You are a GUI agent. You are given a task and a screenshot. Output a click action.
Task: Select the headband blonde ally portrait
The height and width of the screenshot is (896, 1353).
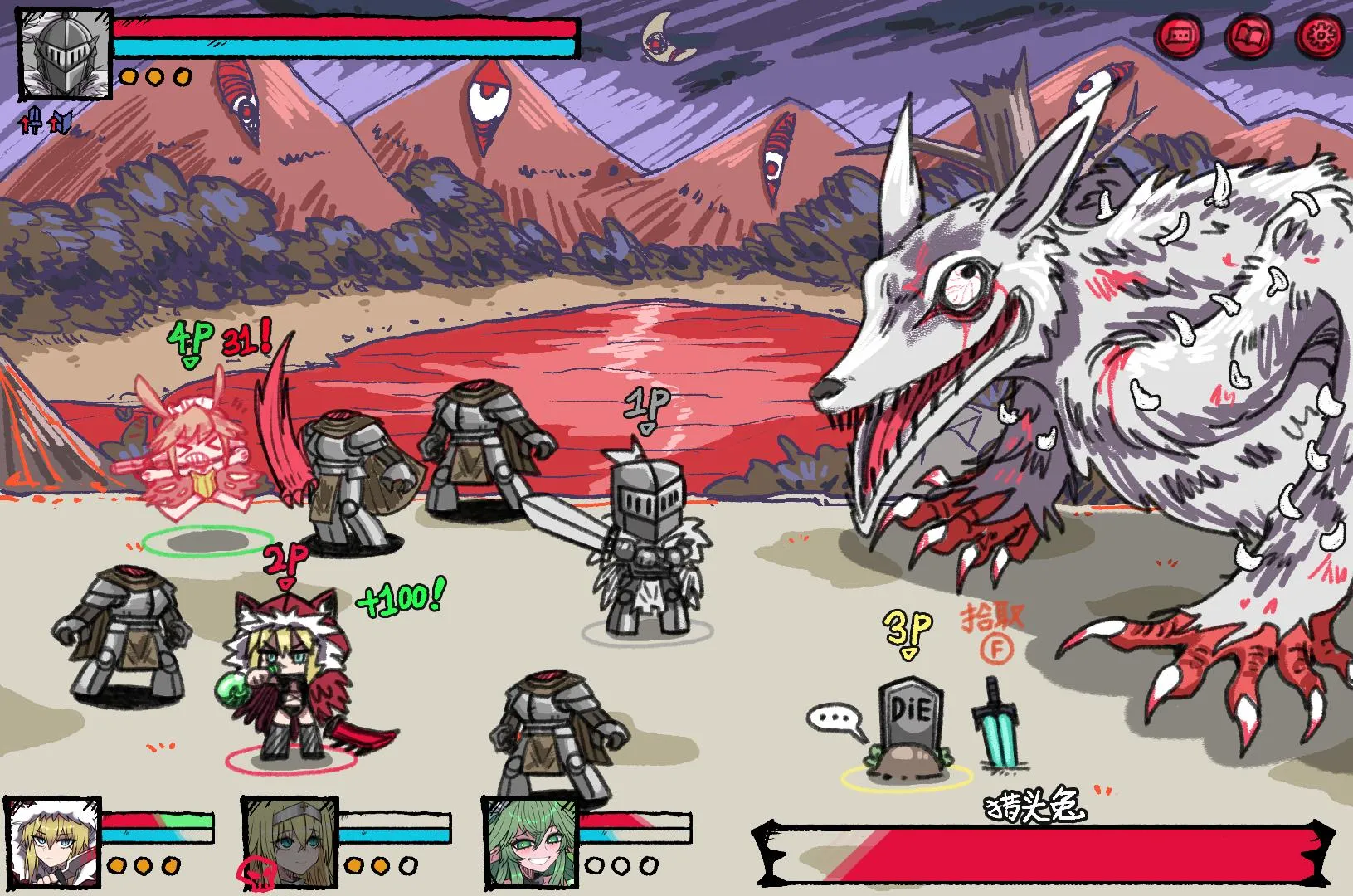pyautogui.click(x=290, y=843)
